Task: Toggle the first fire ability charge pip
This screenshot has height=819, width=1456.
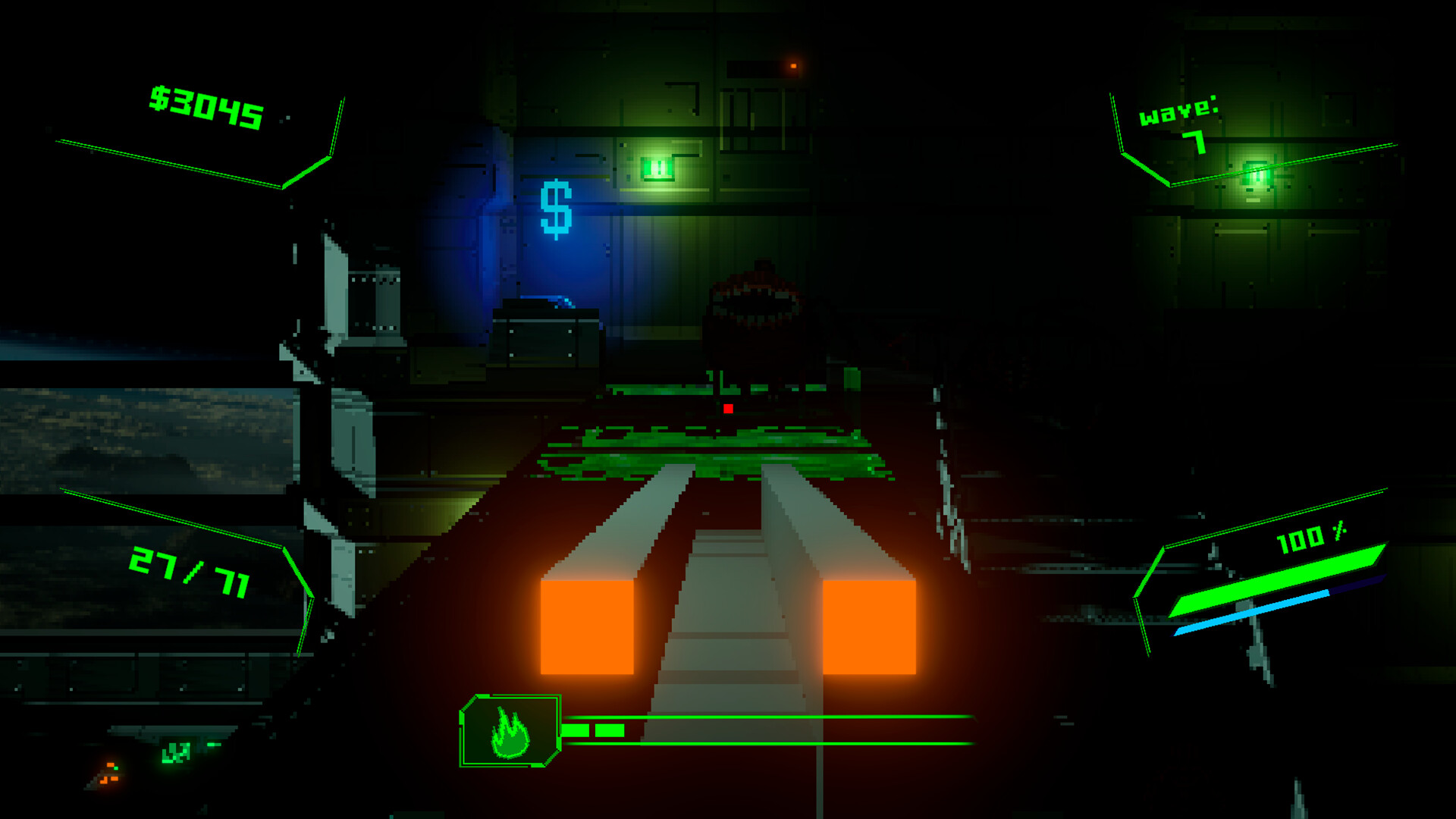Action: click(575, 730)
